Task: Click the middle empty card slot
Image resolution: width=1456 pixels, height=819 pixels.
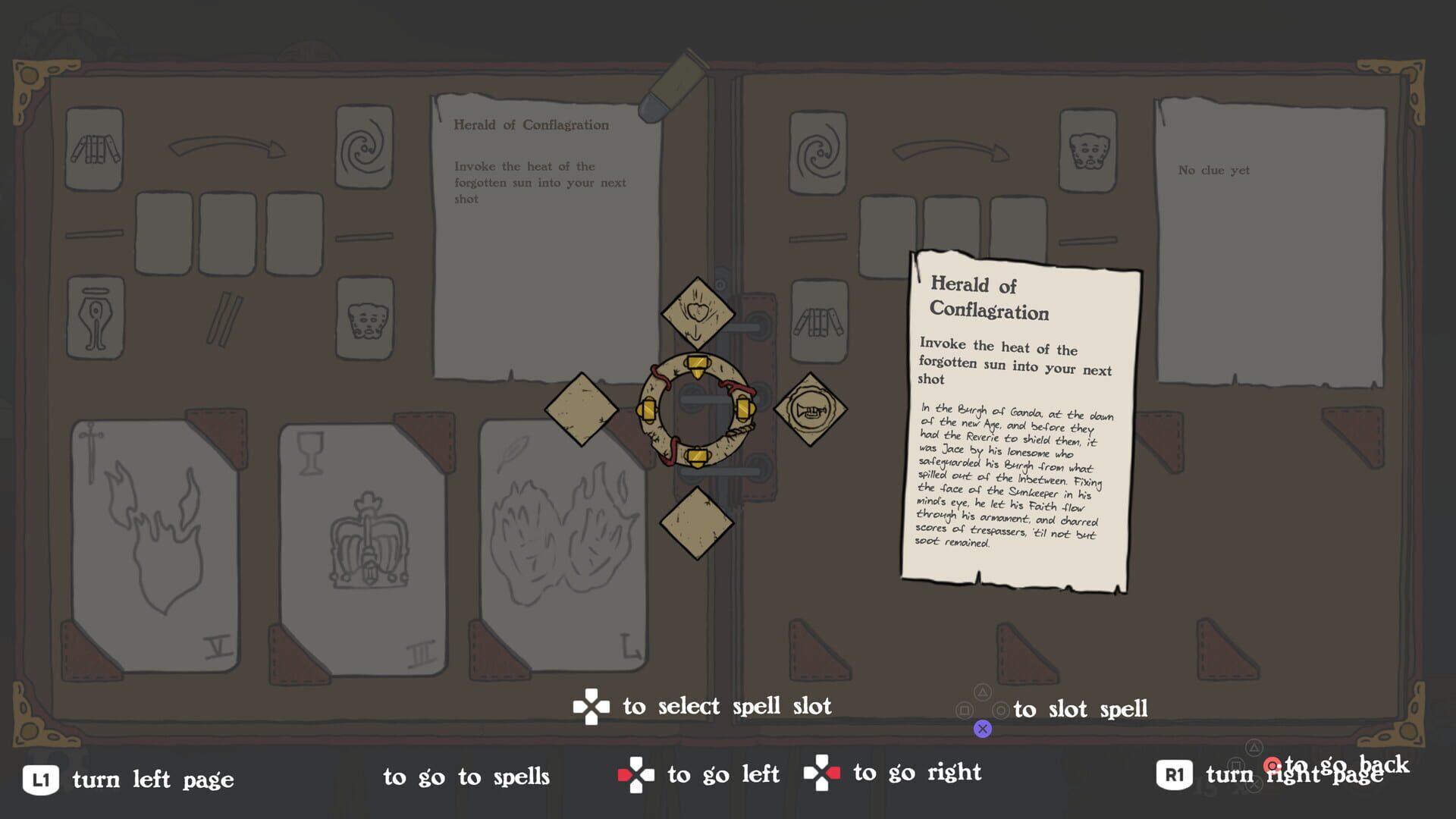Action: pyautogui.click(x=229, y=234)
